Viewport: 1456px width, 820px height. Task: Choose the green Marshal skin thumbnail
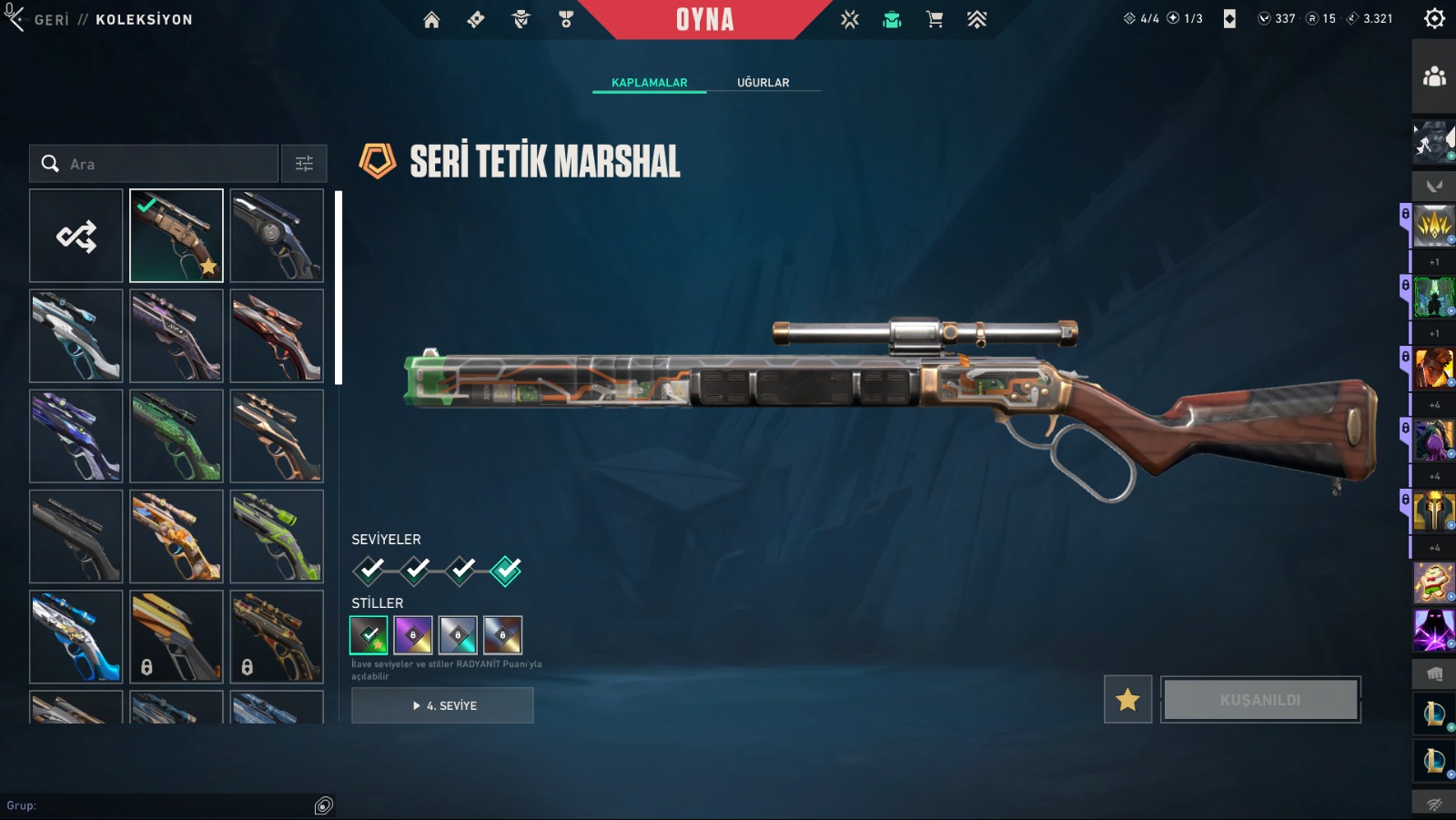(x=177, y=436)
